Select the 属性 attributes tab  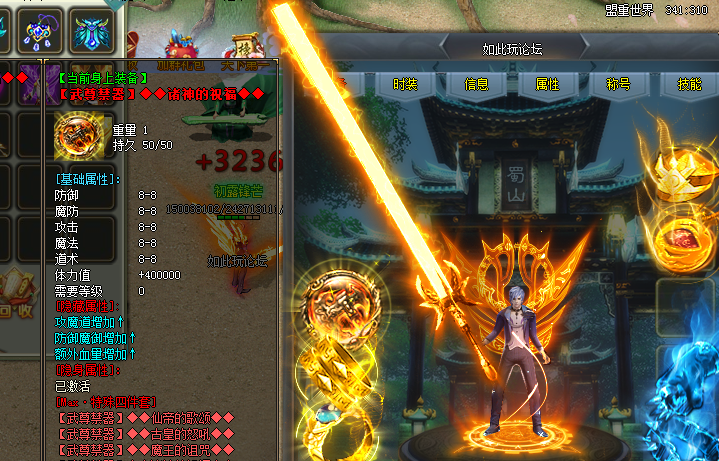point(547,84)
